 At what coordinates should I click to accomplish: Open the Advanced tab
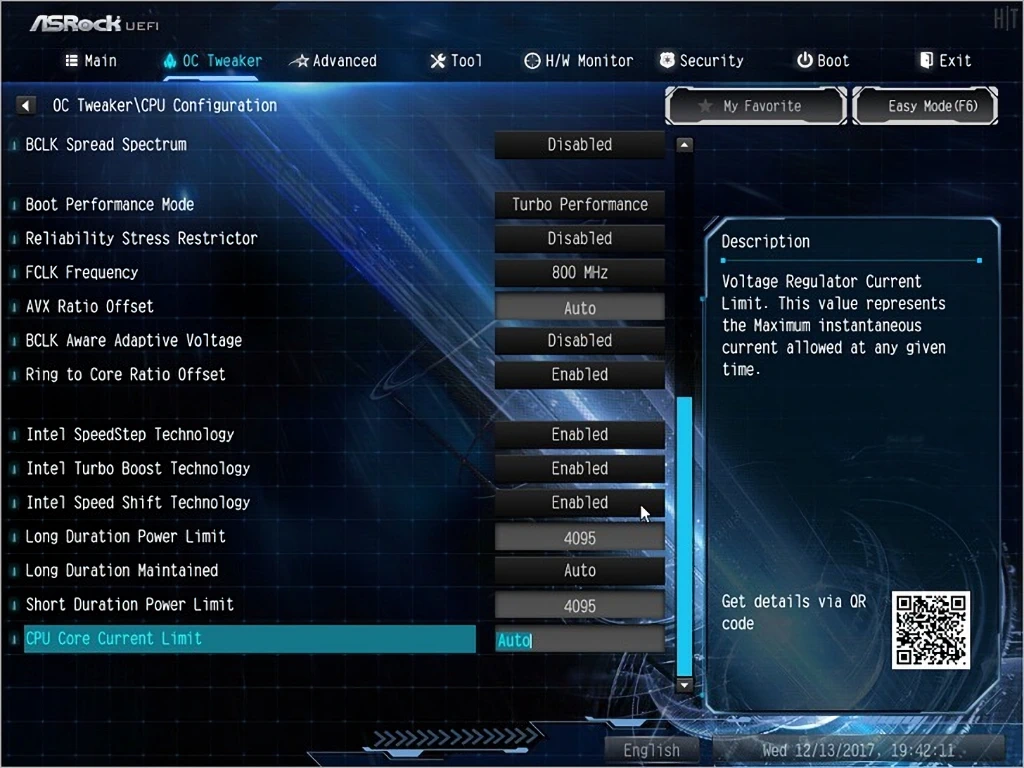point(333,61)
